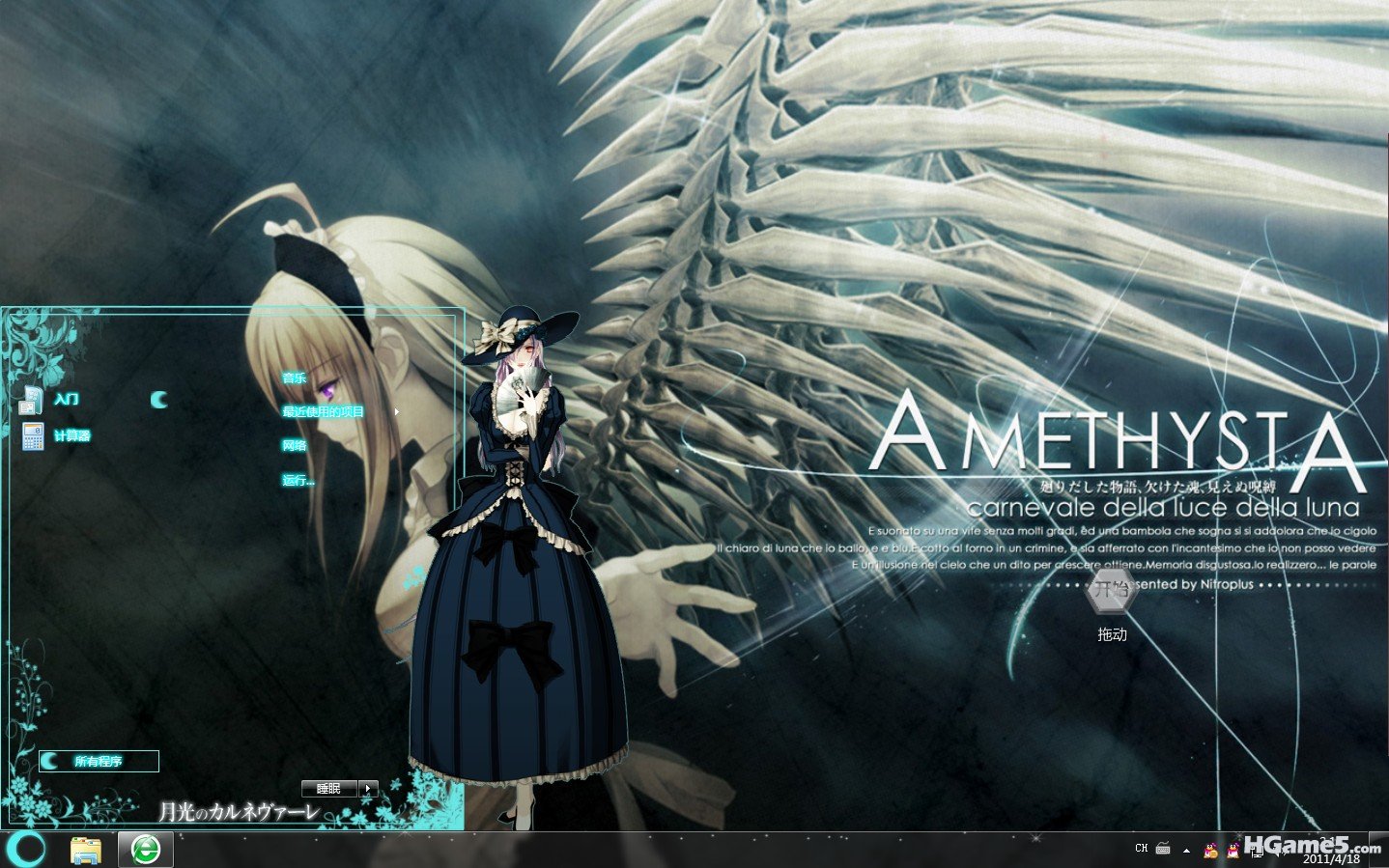Click the 睡眠 (Sleep) power button
The image size is (1389, 868).
coord(329,789)
